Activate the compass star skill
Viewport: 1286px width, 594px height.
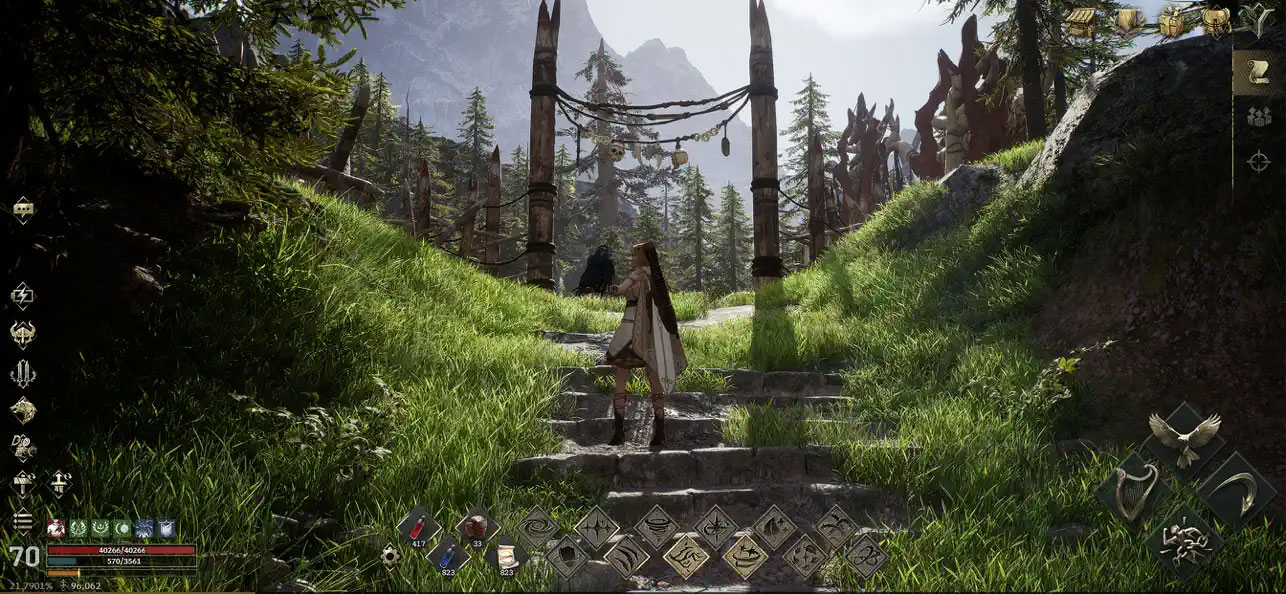point(716,527)
